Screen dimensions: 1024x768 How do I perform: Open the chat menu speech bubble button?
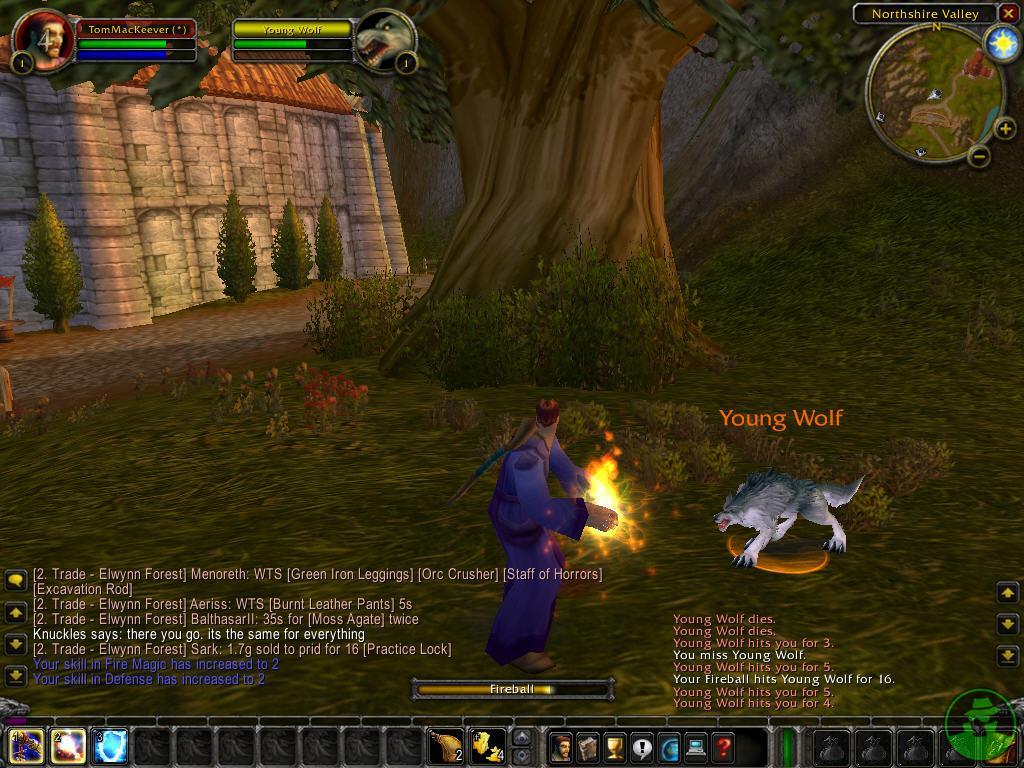[x=15, y=580]
